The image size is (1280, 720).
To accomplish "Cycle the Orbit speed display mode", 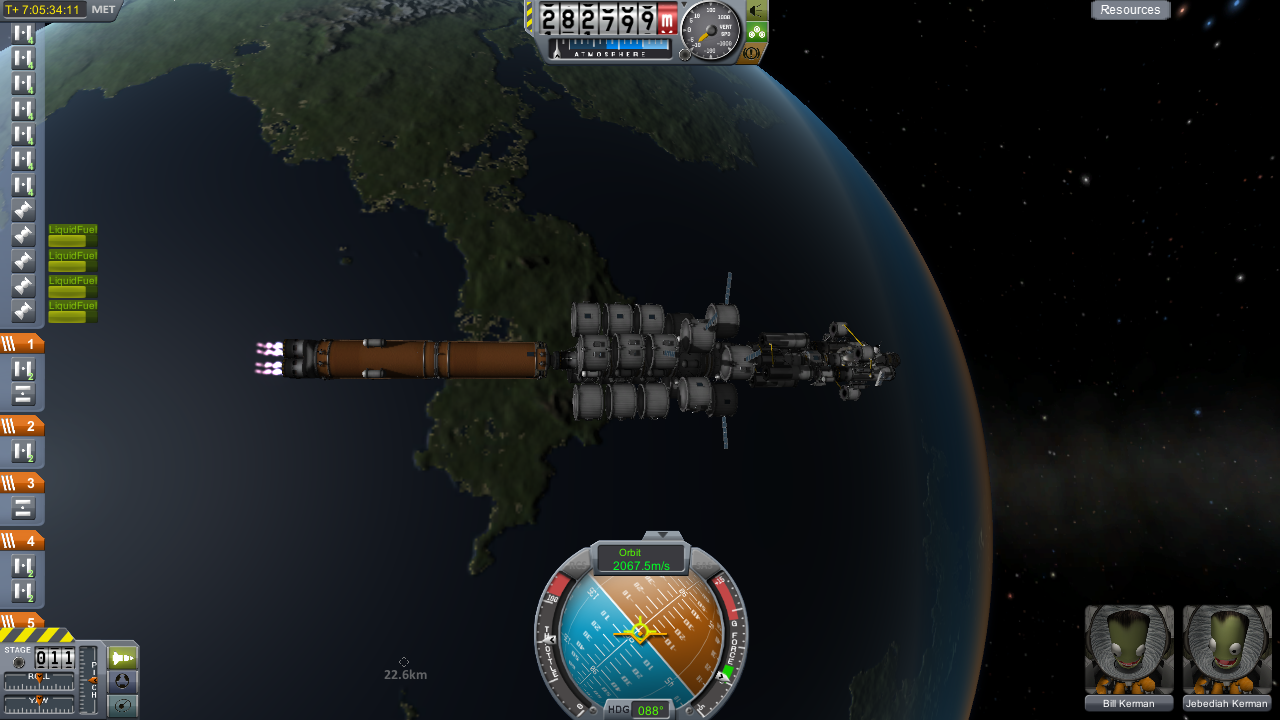I will [640, 559].
